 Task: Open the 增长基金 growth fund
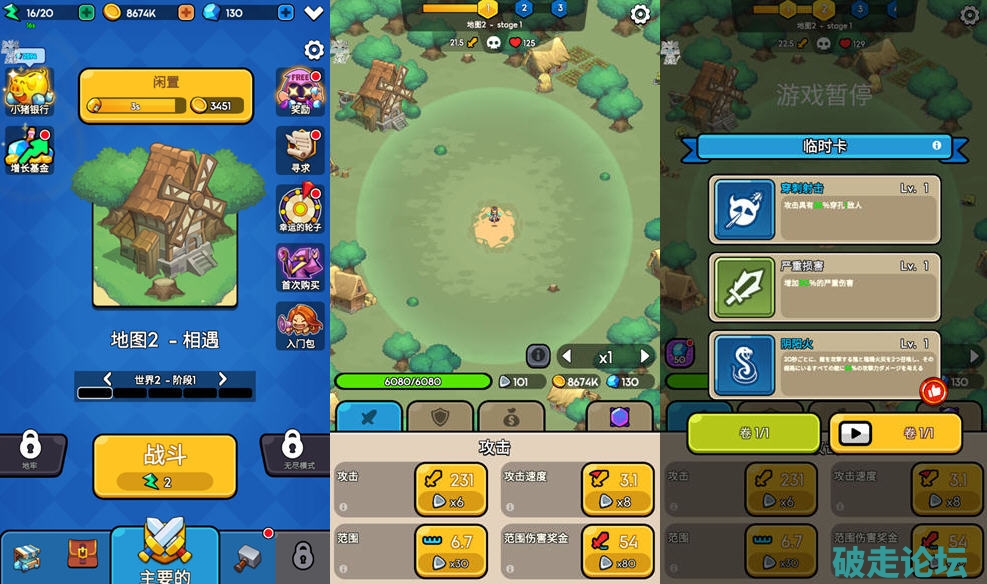pyautogui.click(x=29, y=150)
